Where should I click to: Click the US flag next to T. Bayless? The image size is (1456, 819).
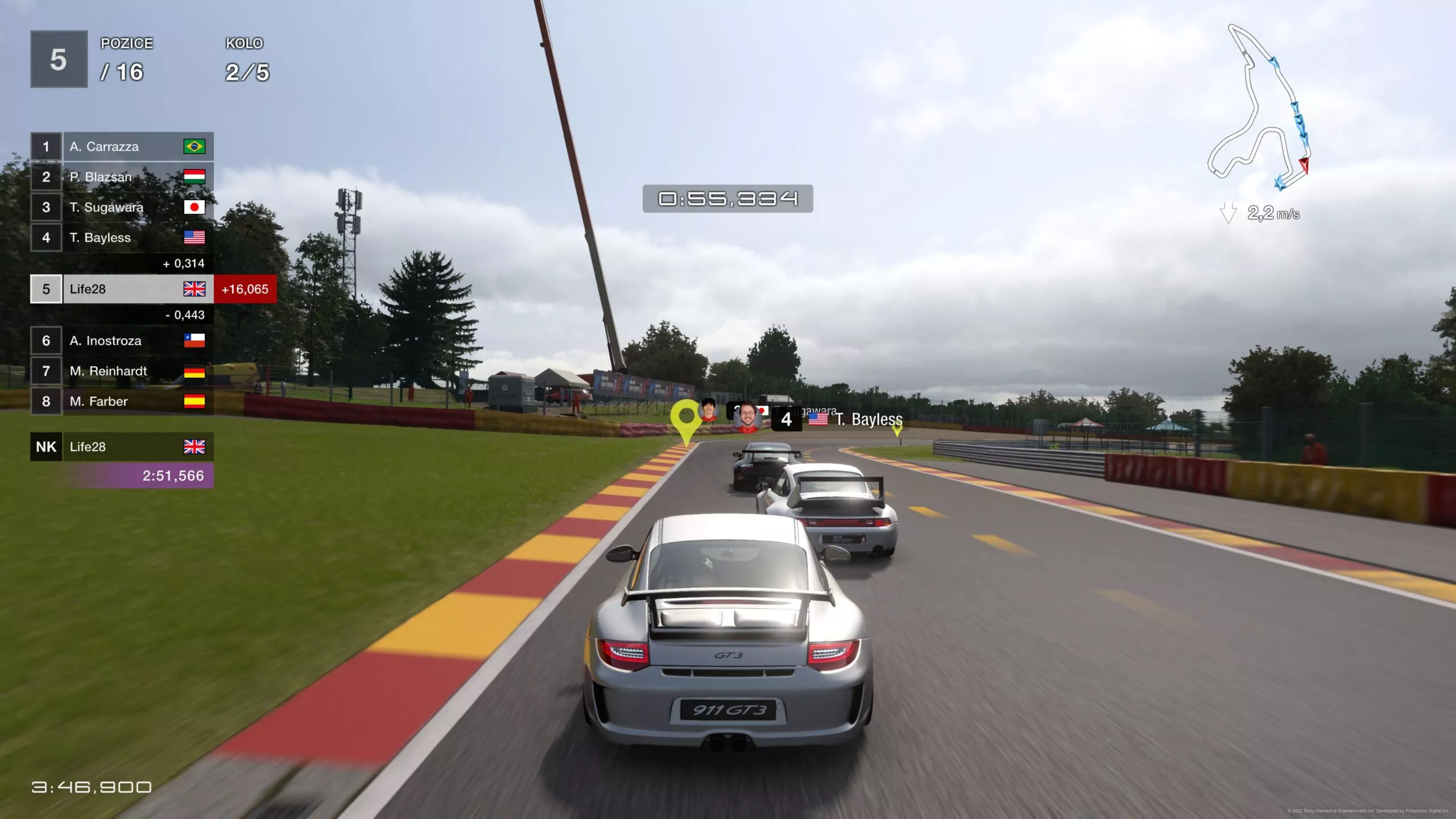tap(195, 237)
